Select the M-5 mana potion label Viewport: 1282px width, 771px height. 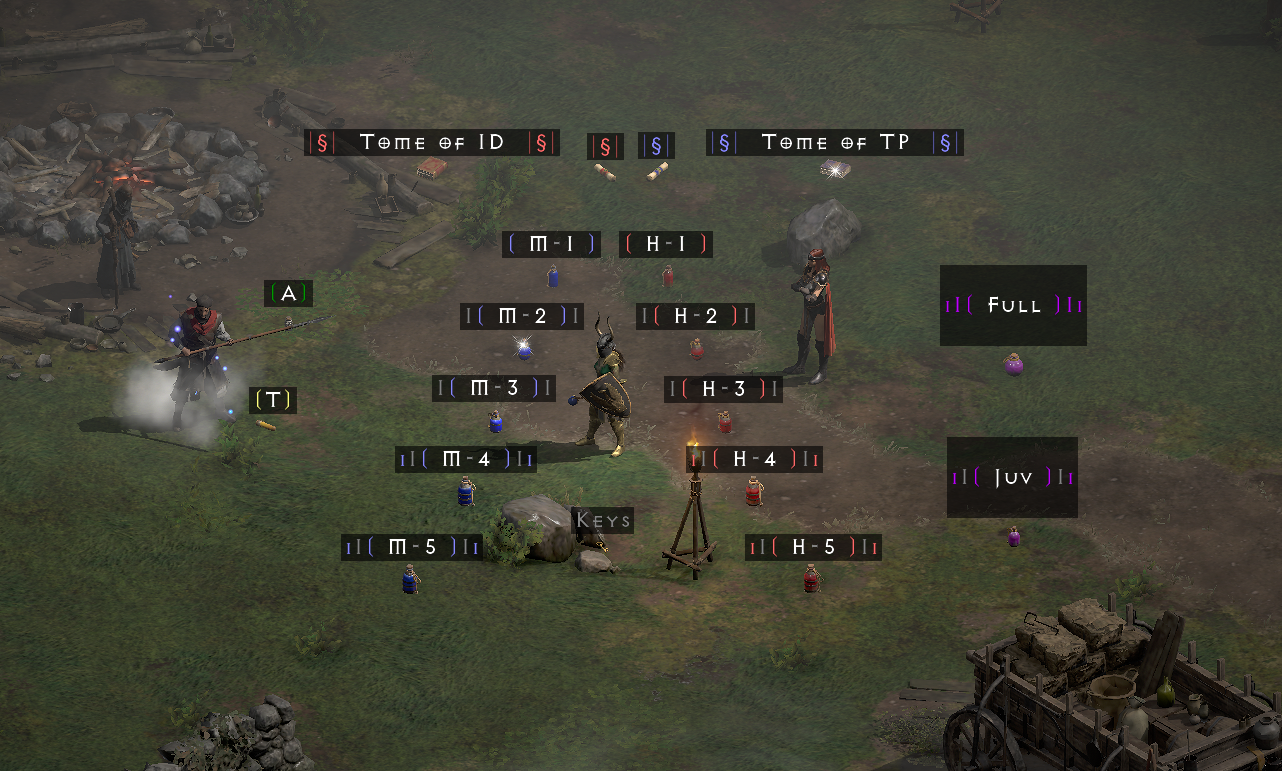[x=411, y=547]
